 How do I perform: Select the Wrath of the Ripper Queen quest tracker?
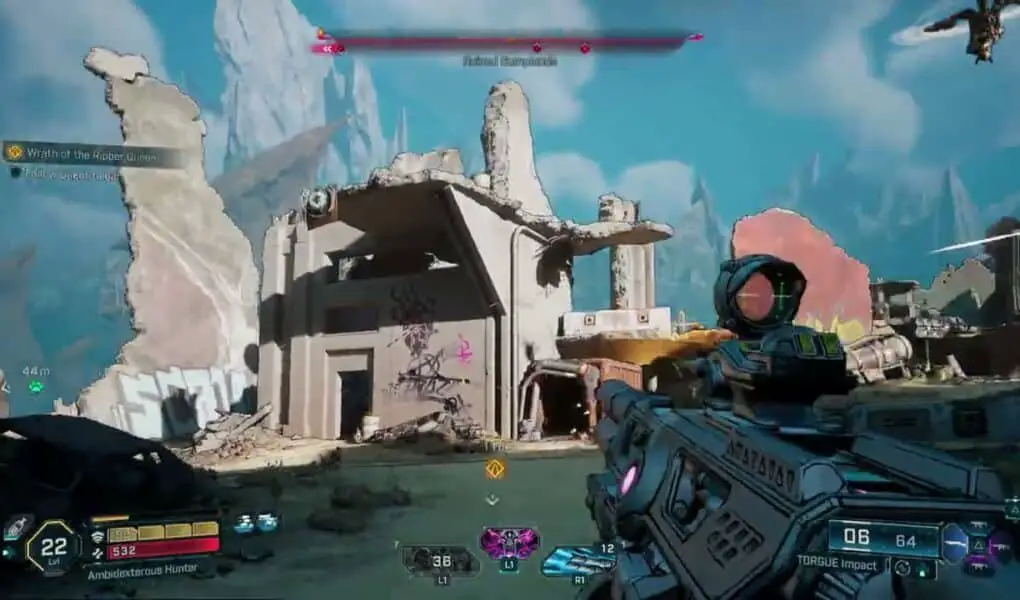[95, 152]
